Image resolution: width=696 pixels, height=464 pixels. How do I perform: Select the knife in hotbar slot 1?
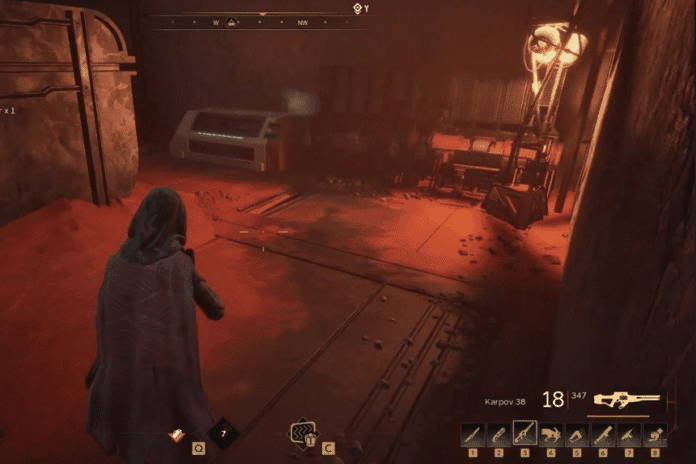click(x=473, y=434)
